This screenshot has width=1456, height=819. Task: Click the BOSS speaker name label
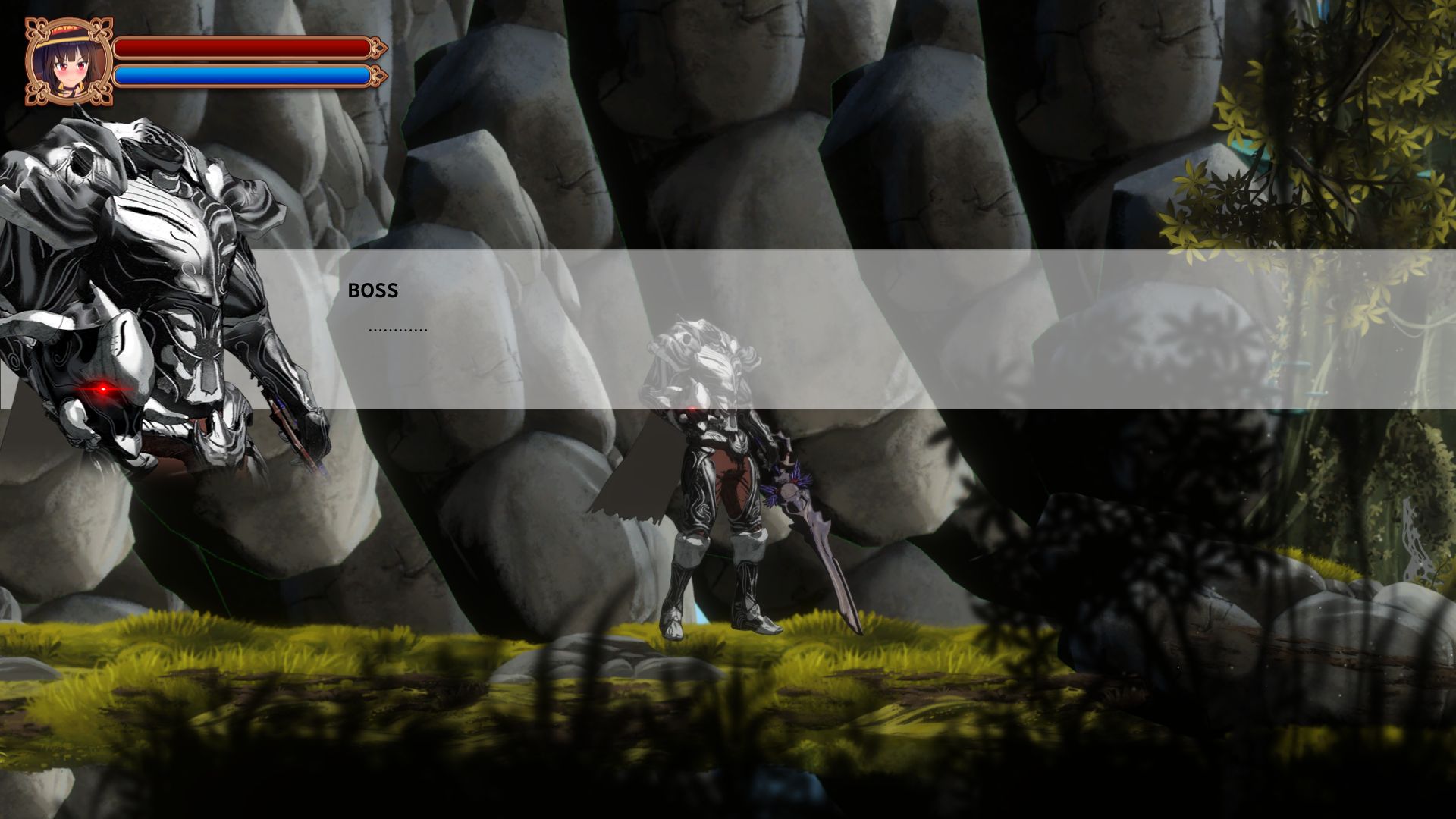point(372,290)
